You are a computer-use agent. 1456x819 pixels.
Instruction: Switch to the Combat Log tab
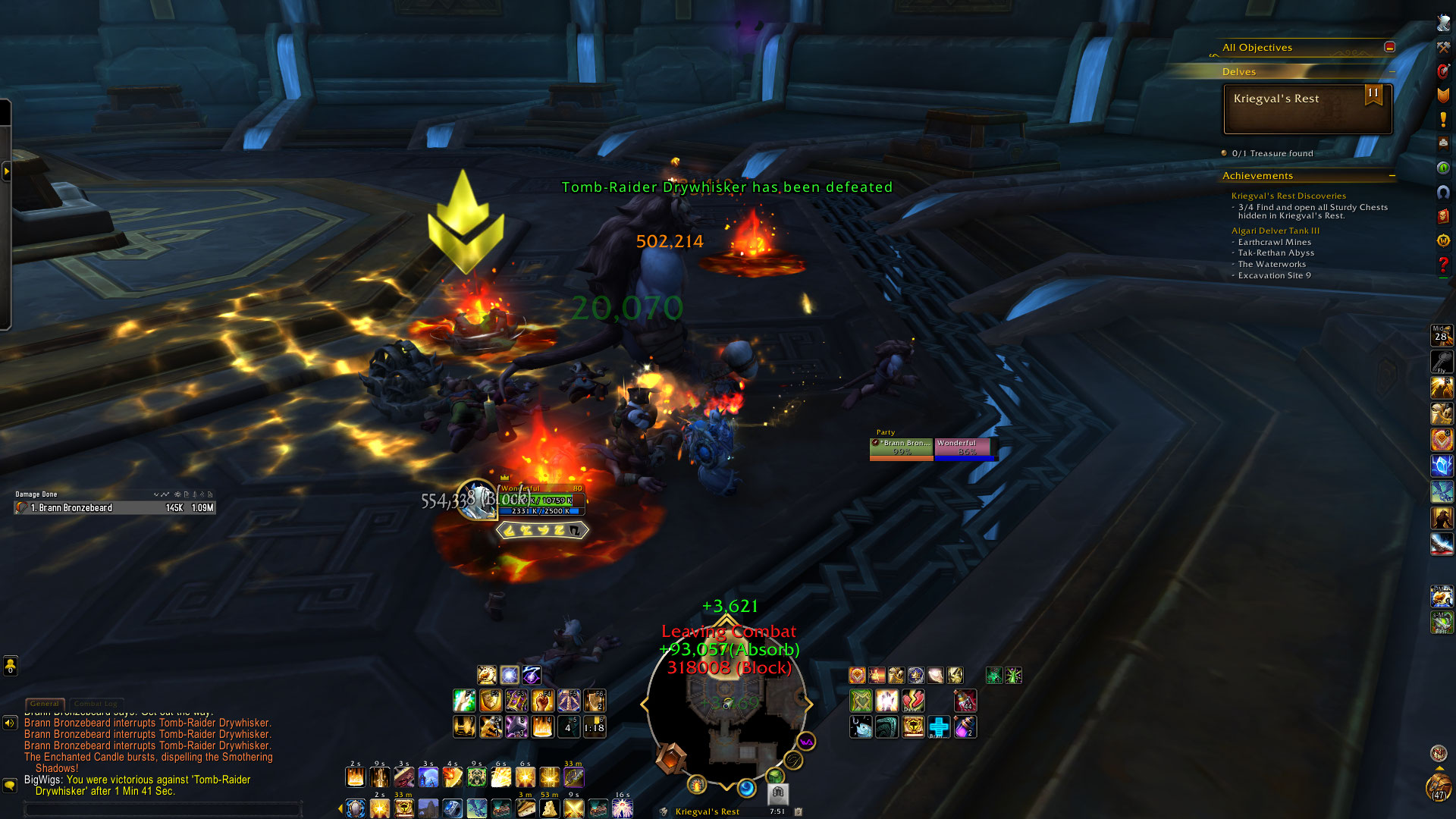(96, 704)
